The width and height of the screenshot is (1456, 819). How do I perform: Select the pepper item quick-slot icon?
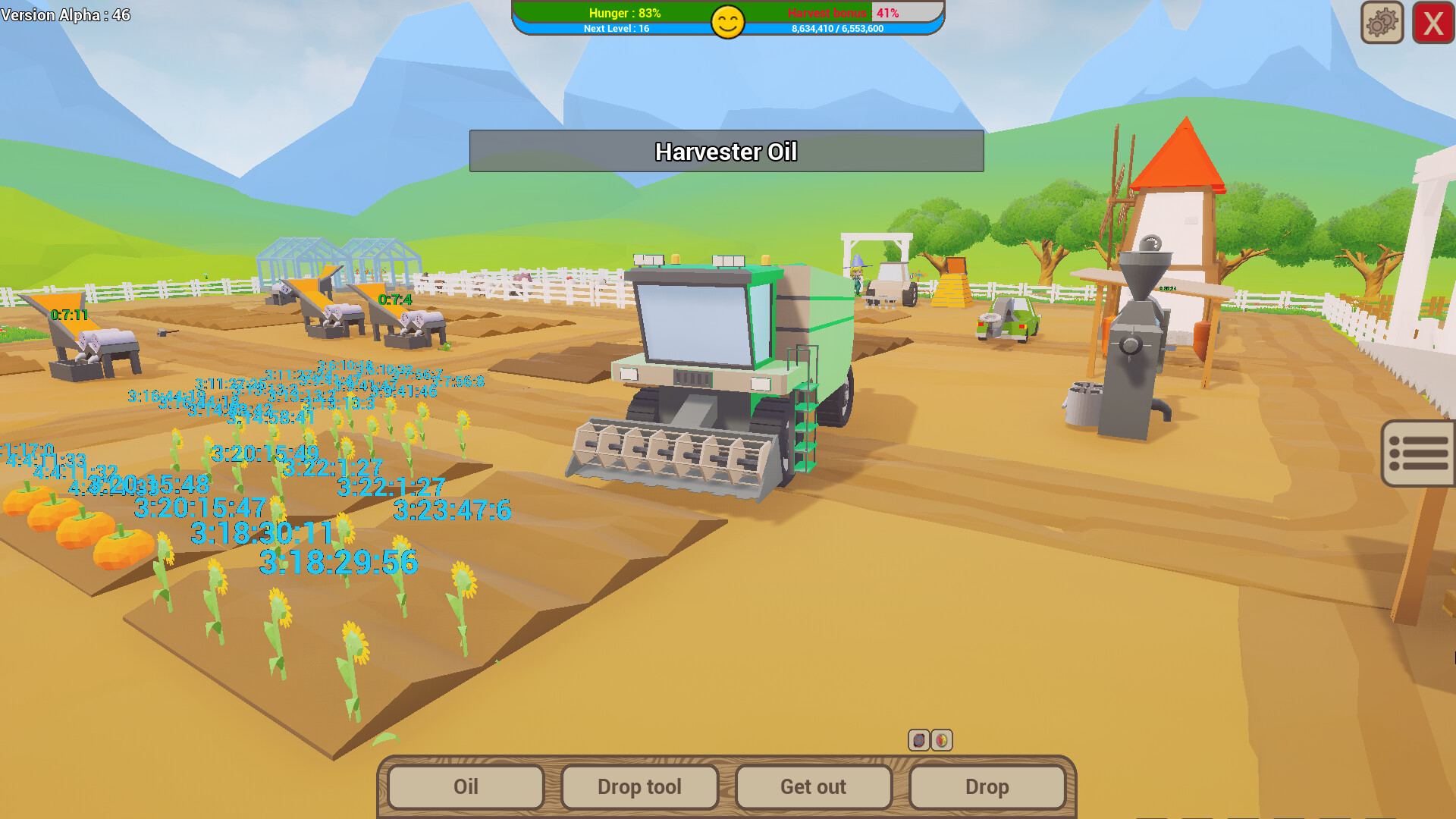tap(942, 741)
